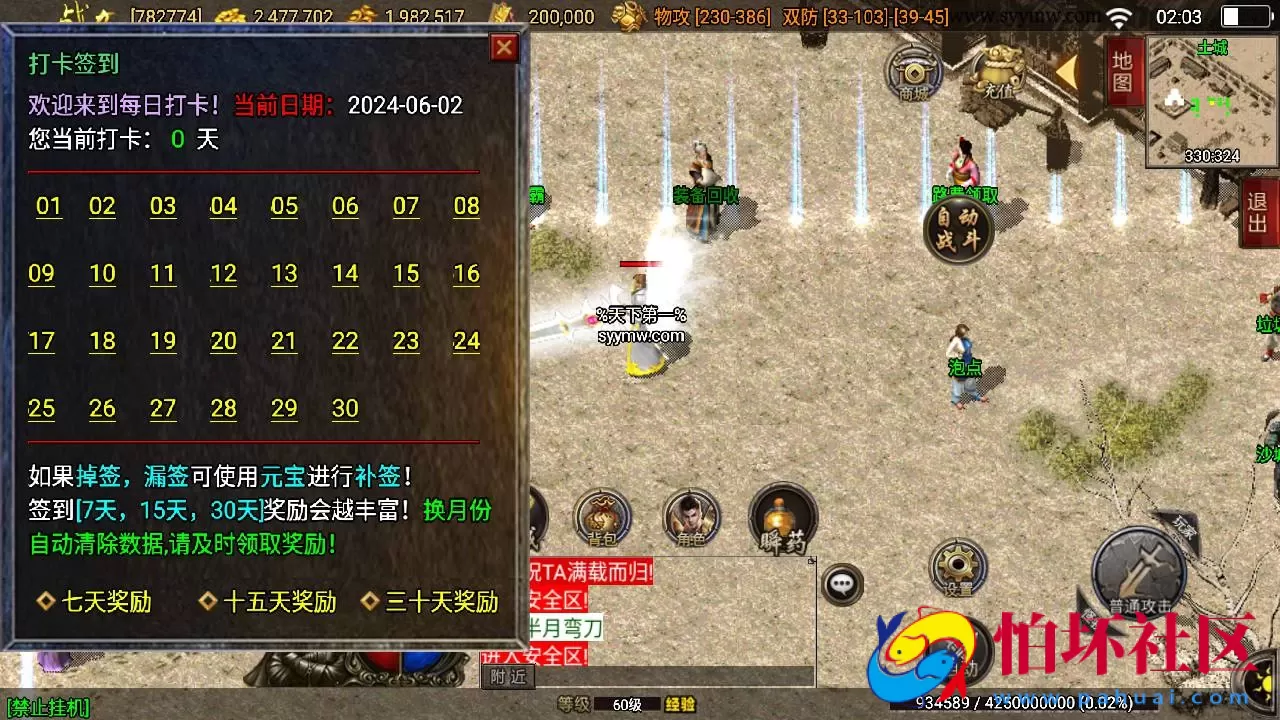Open the 设置 settings gear icon
1280x720 pixels.
click(957, 567)
